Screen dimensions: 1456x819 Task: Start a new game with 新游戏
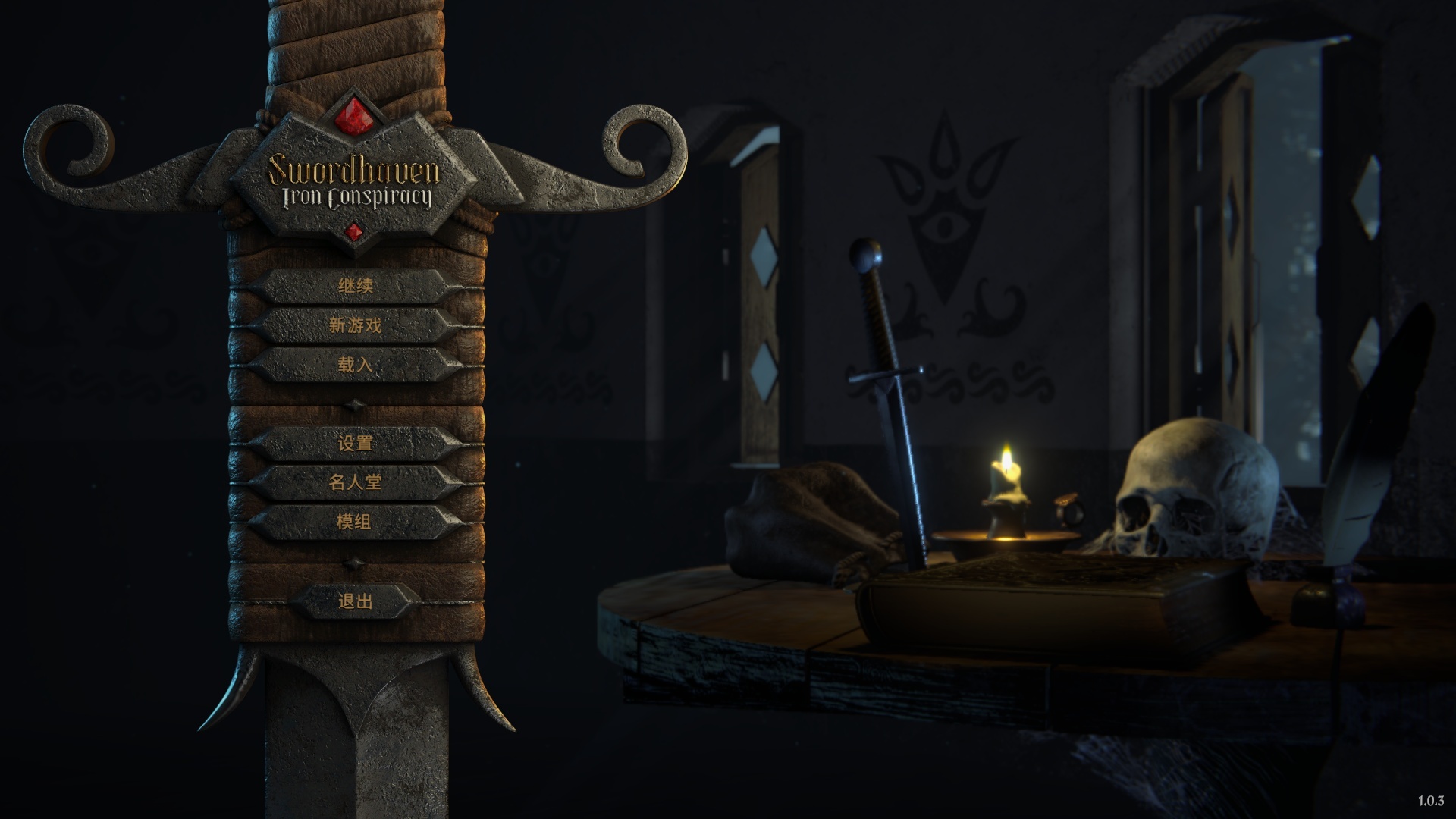tap(355, 326)
